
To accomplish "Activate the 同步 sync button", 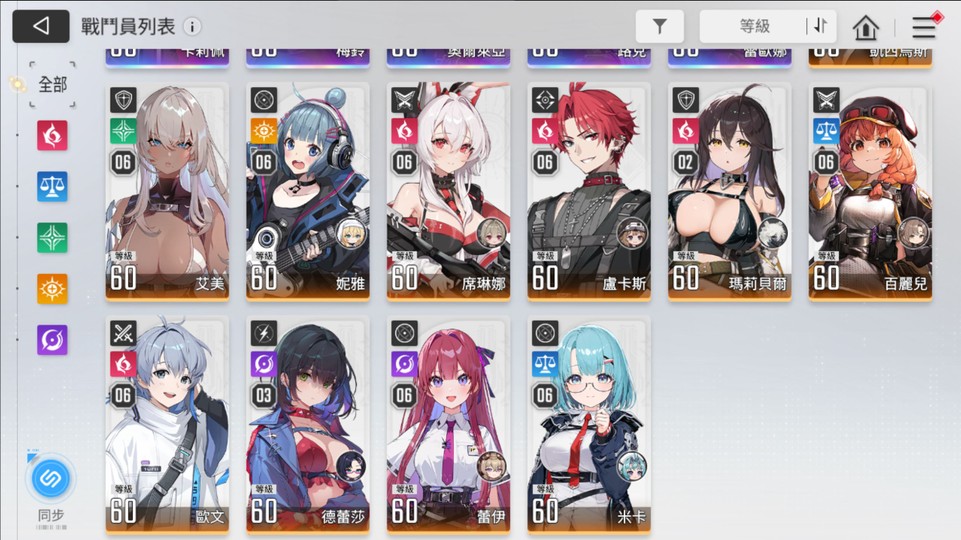I will 50,480.
